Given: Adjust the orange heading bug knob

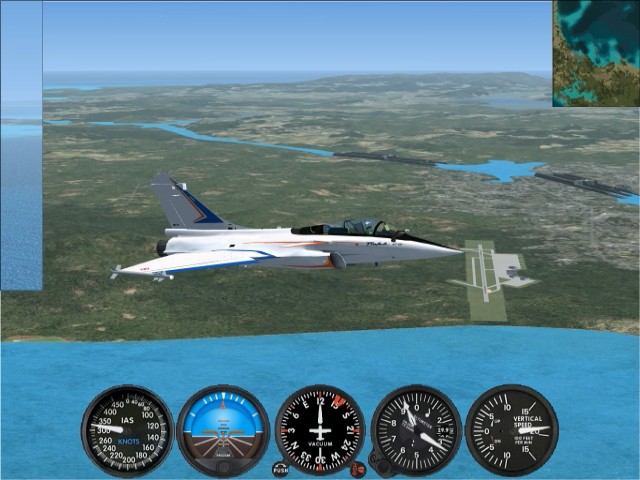Looking at the screenshot, I should (x=358, y=468).
